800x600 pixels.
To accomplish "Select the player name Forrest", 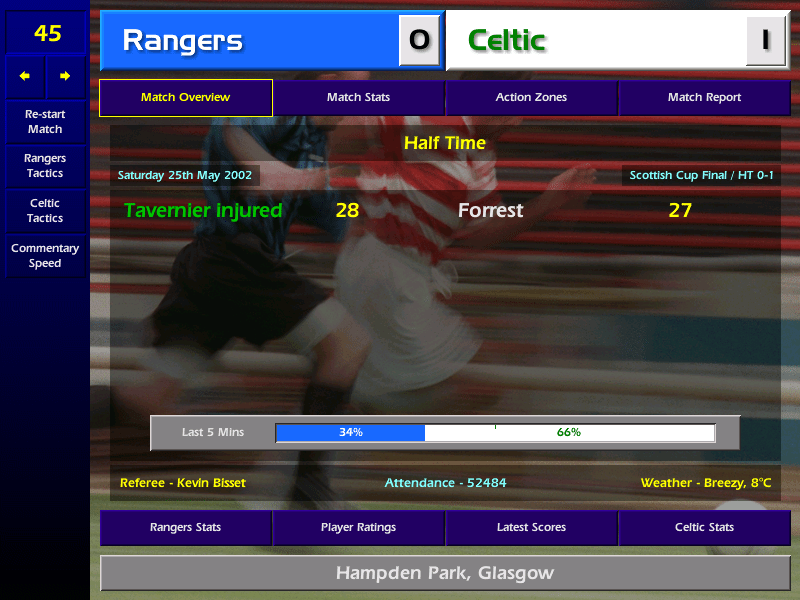I will click(490, 211).
